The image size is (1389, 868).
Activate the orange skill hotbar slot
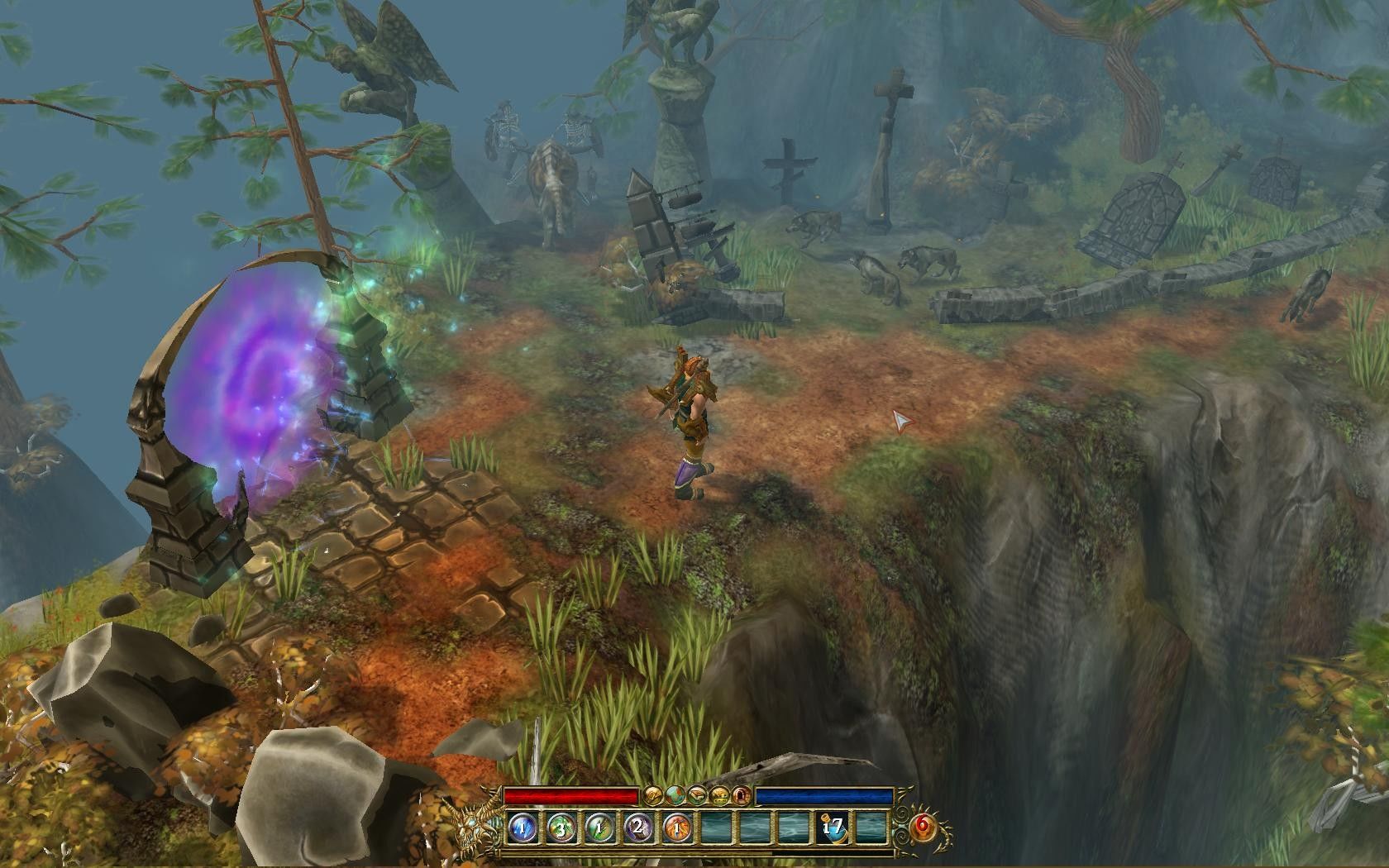(676, 827)
